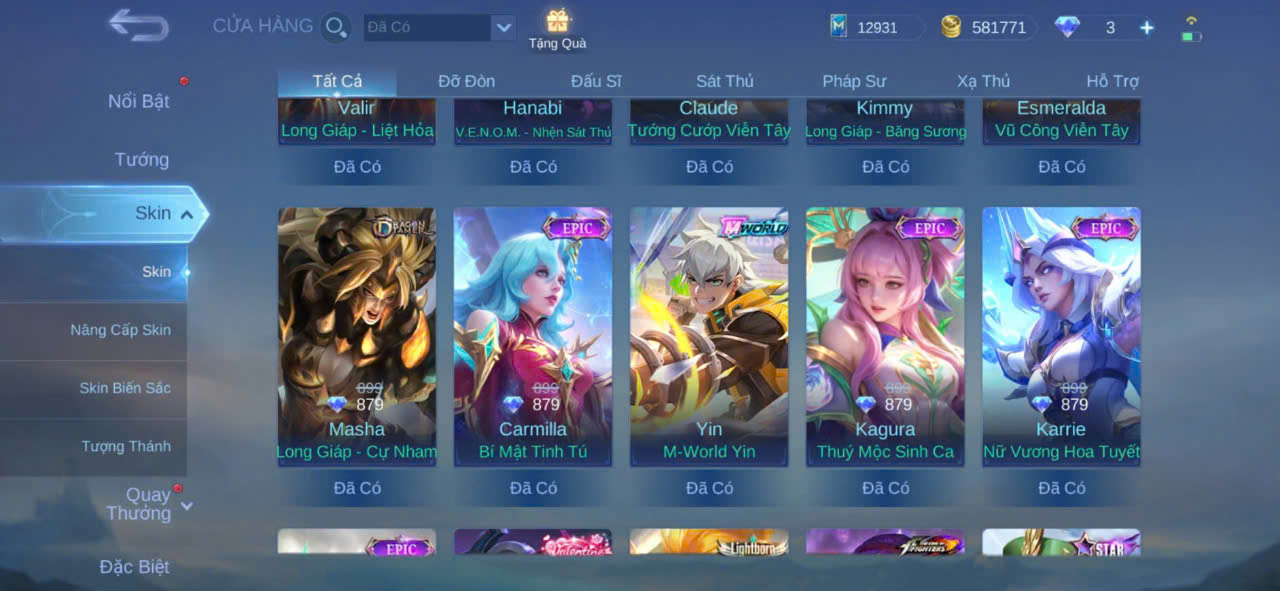Image resolution: width=1280 pixels, height=591 pixels.
Task: Select Nâng Cấp Skin submenu
Action: point(120,330)
